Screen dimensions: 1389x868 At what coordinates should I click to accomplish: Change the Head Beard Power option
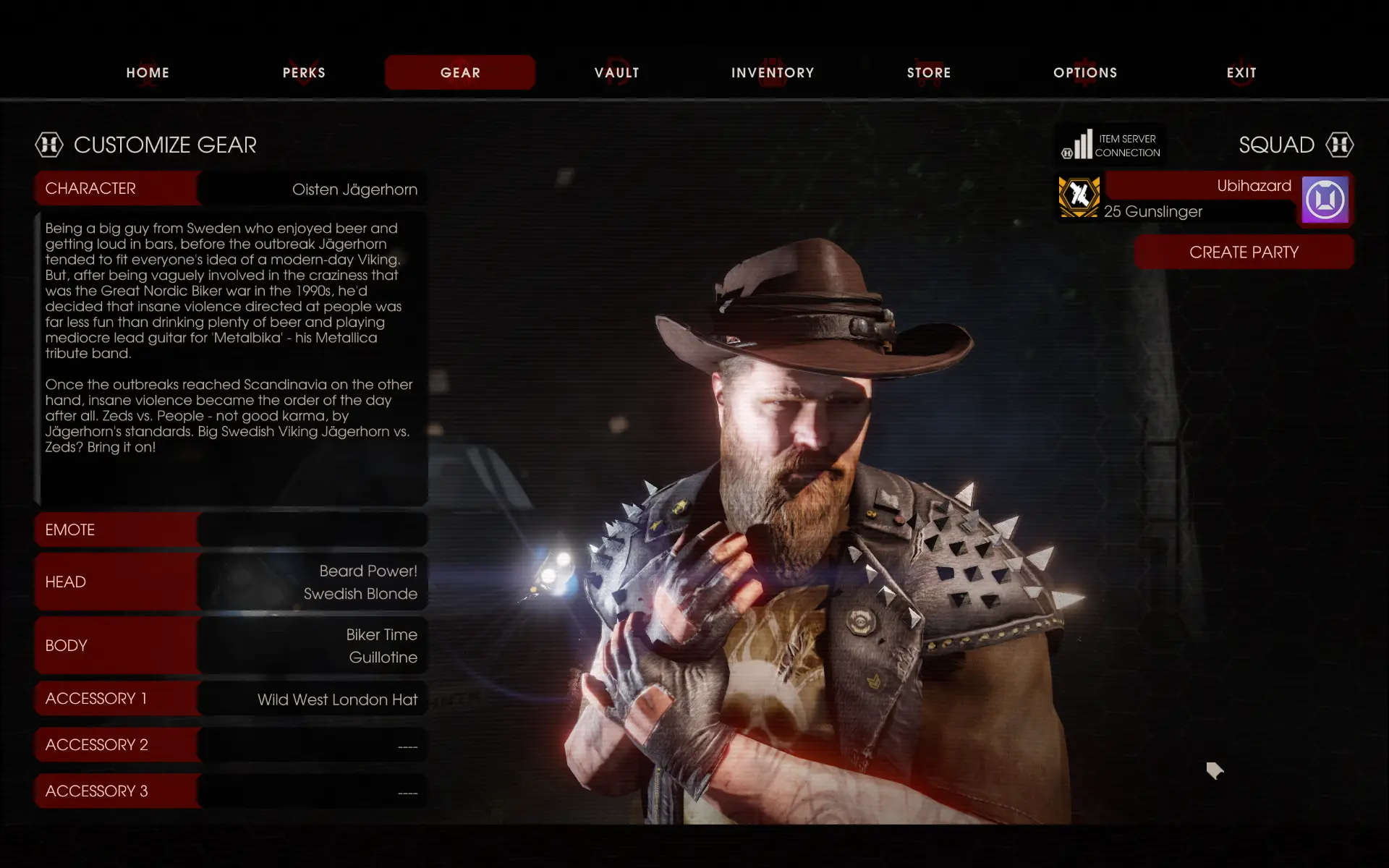pos(231,582)
